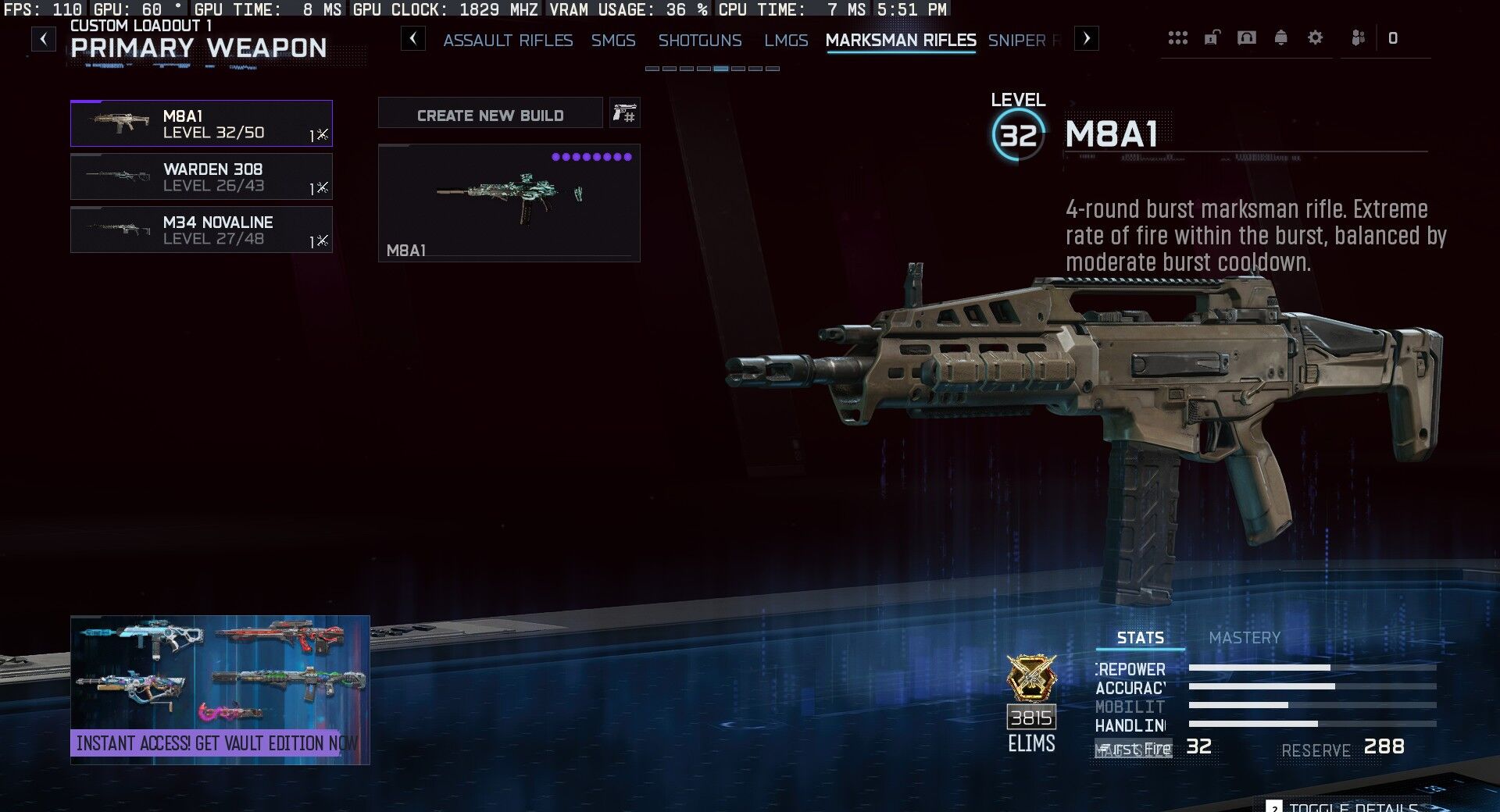Viewport: 1500px width, 812px height.
Task: Open settings with the gear icon
Action: pyautogui.click(x=1316, y=37)
